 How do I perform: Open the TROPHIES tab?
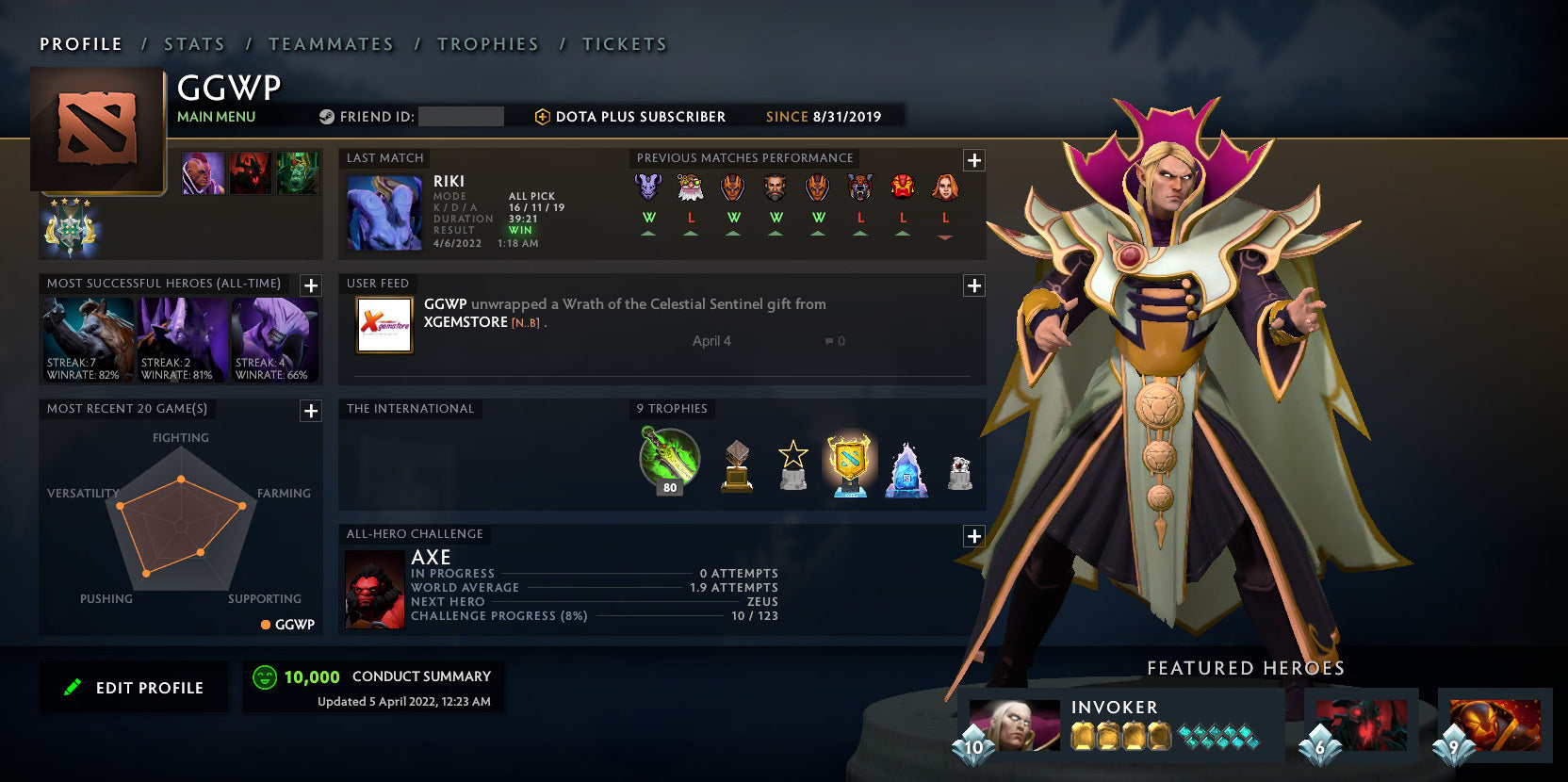coord(487,43)
